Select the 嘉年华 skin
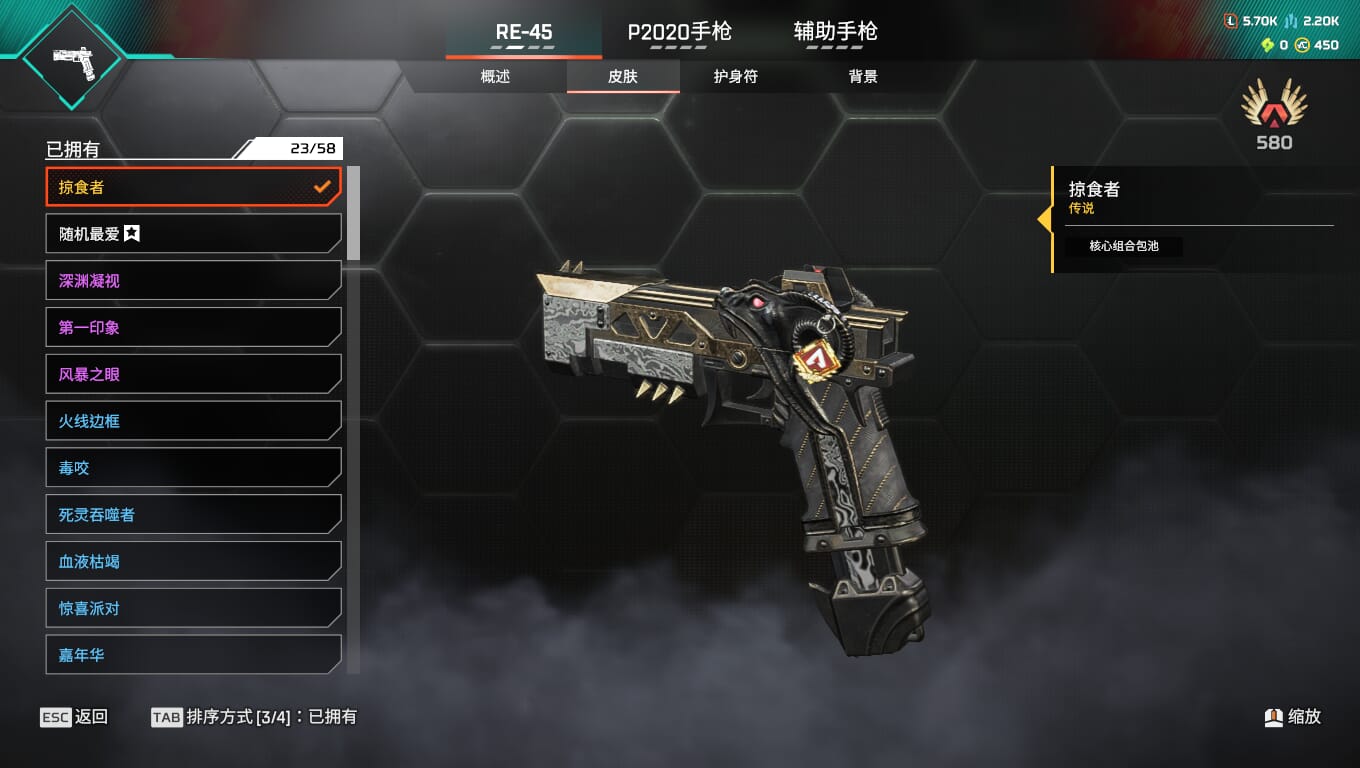 pyautogui.click(x=193, y=655)
